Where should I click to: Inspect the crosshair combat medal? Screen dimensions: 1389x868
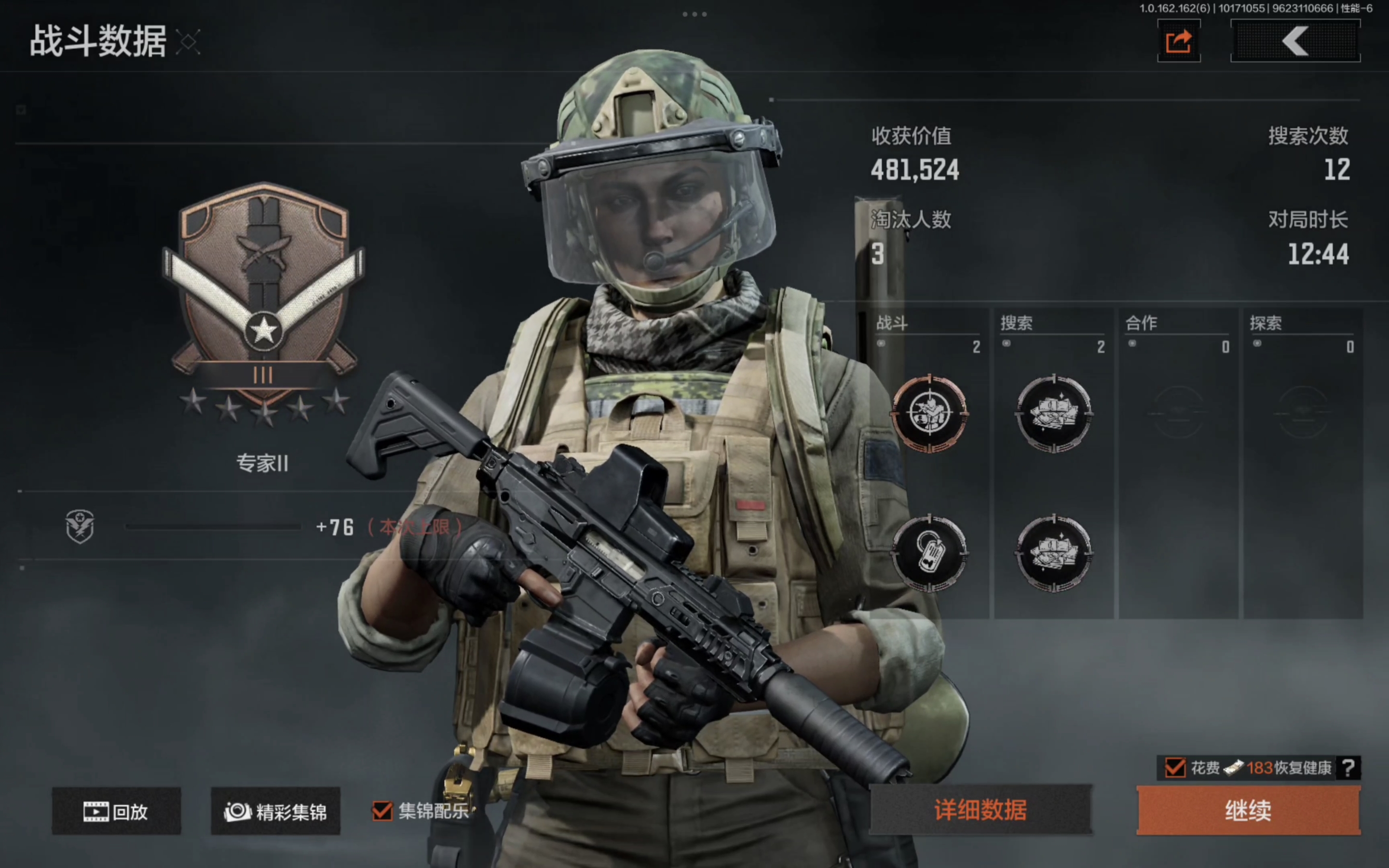pyautogui.click(x=929, y=413)
